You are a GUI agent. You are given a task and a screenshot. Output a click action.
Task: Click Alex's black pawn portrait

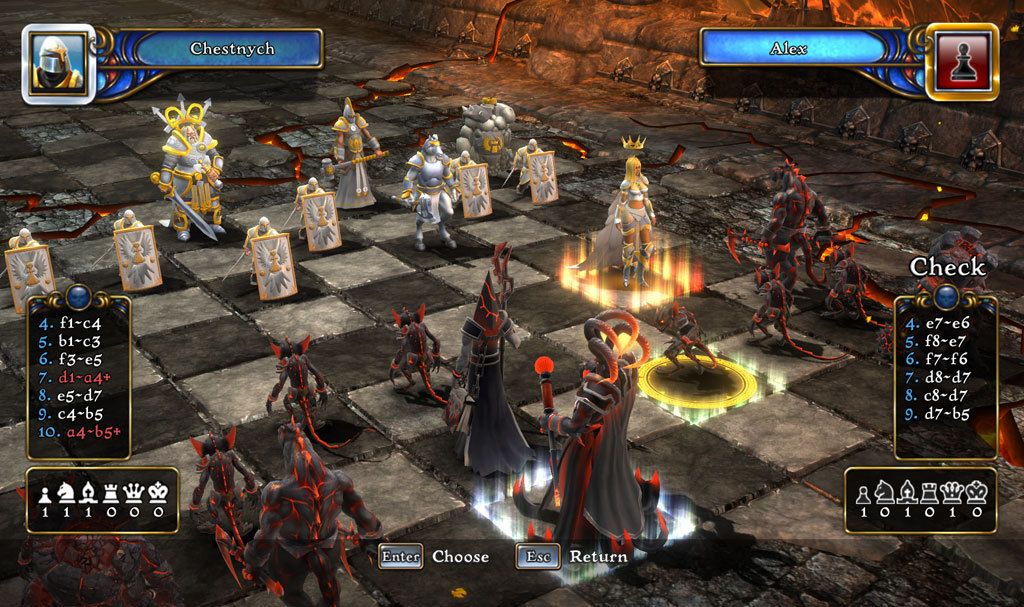point(961,64)
